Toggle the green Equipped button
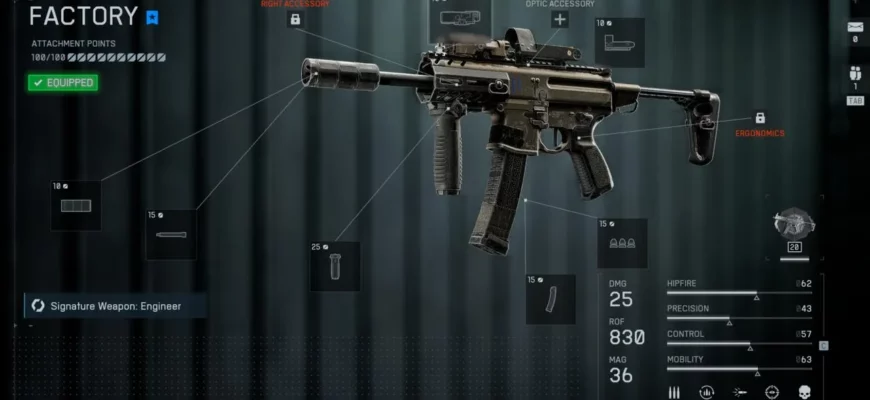Screen dimensions: 870x400 click(63, 83)
